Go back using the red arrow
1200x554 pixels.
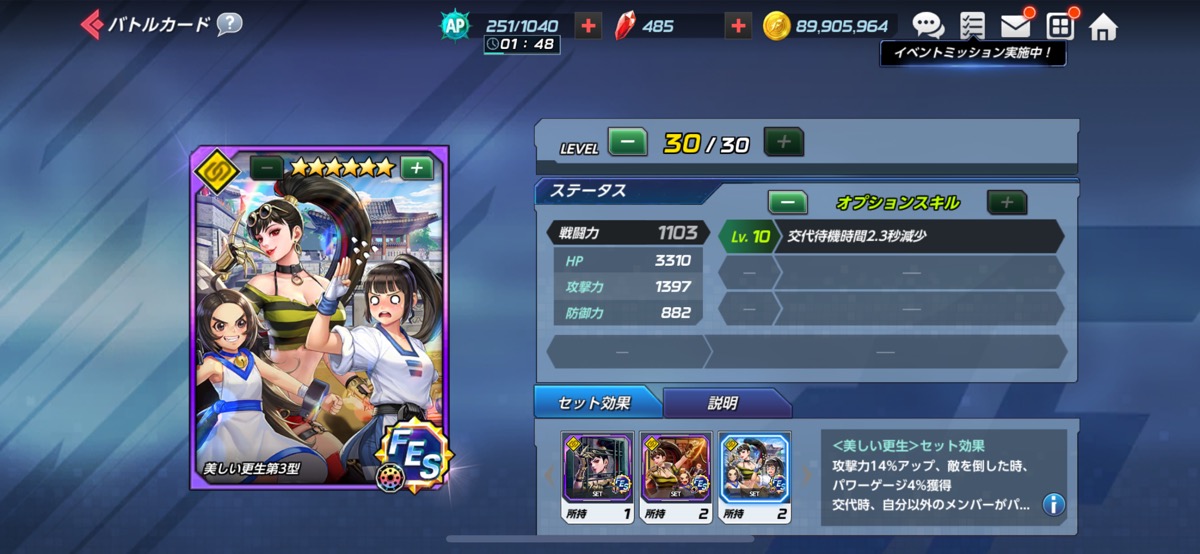click(91, 24)
